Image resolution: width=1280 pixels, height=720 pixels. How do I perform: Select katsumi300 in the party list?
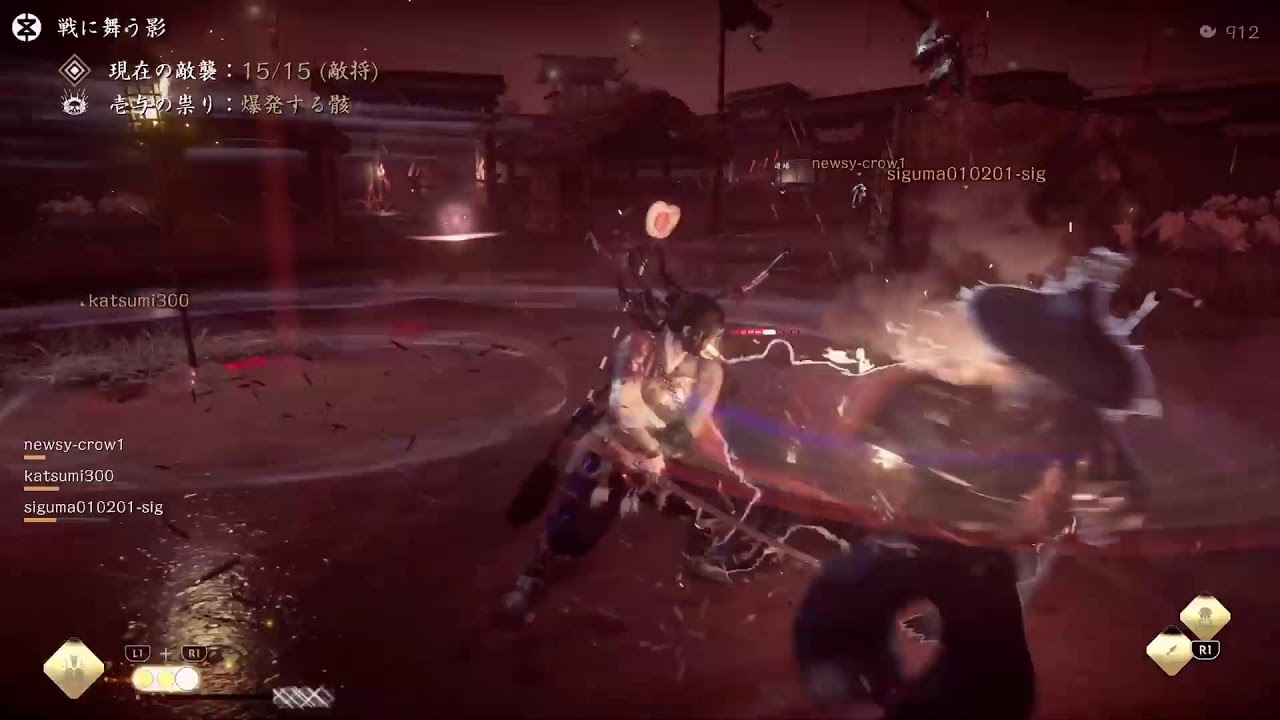(x=69, y=476)
